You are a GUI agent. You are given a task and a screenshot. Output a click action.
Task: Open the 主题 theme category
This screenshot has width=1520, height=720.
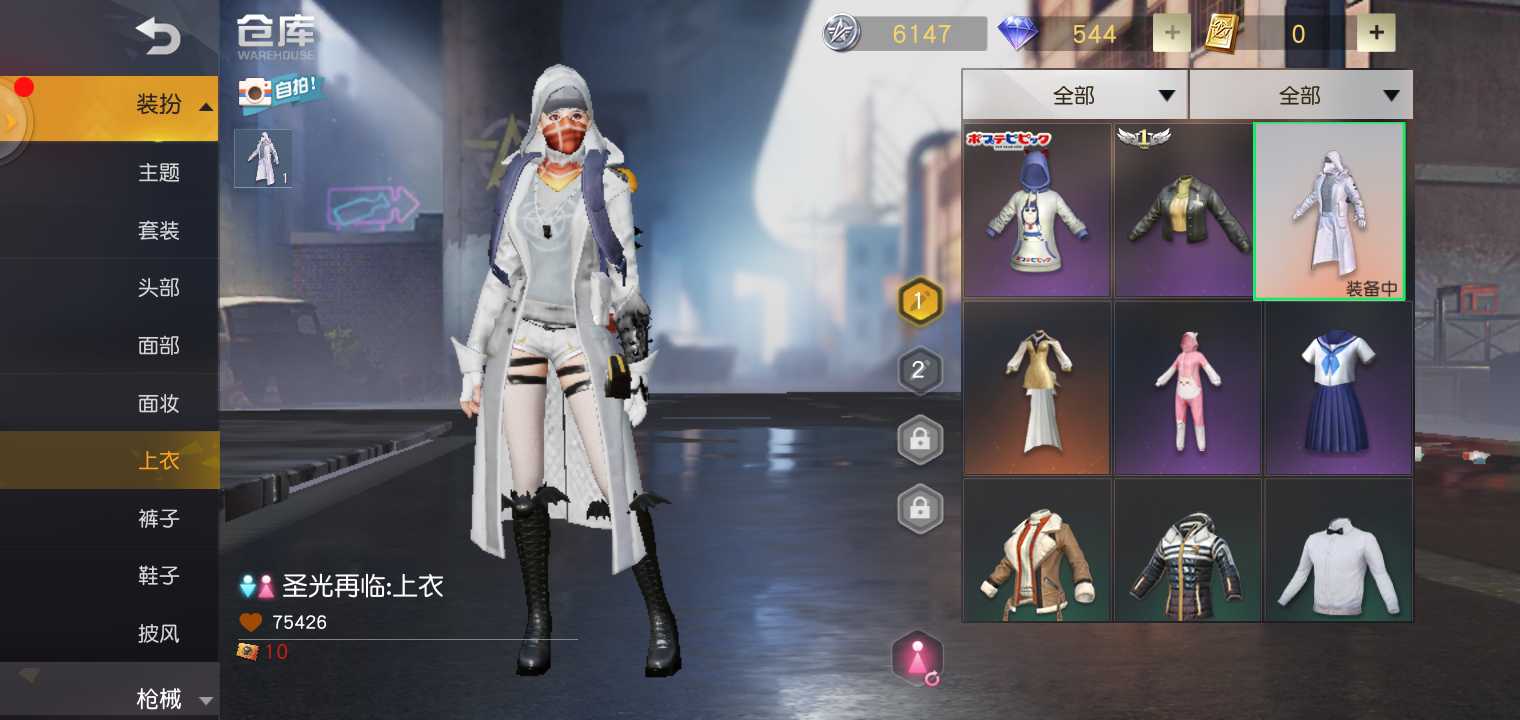pyautogui.click(x=158, y=173)
